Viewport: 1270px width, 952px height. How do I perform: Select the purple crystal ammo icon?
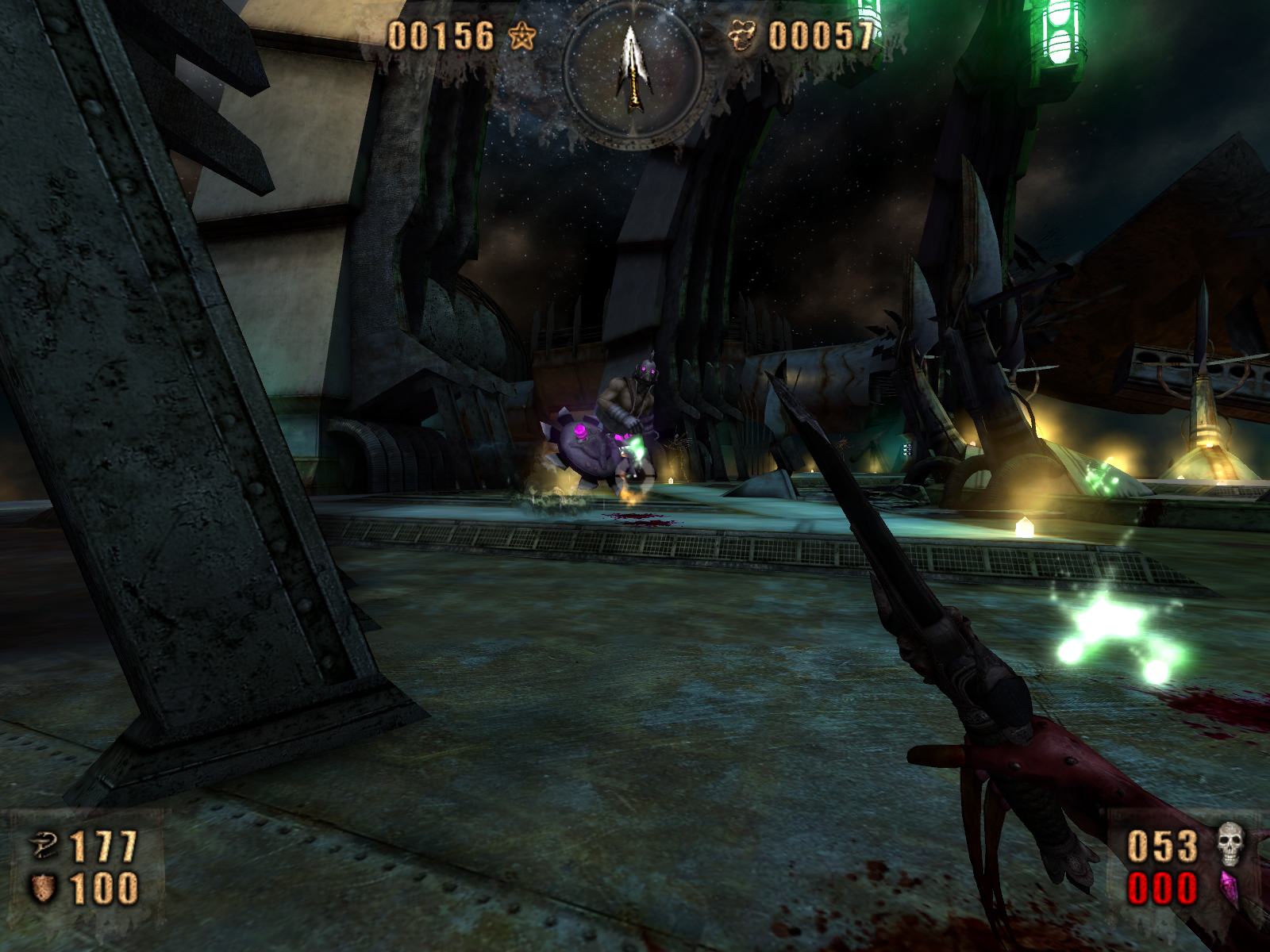pos(1229,889)
